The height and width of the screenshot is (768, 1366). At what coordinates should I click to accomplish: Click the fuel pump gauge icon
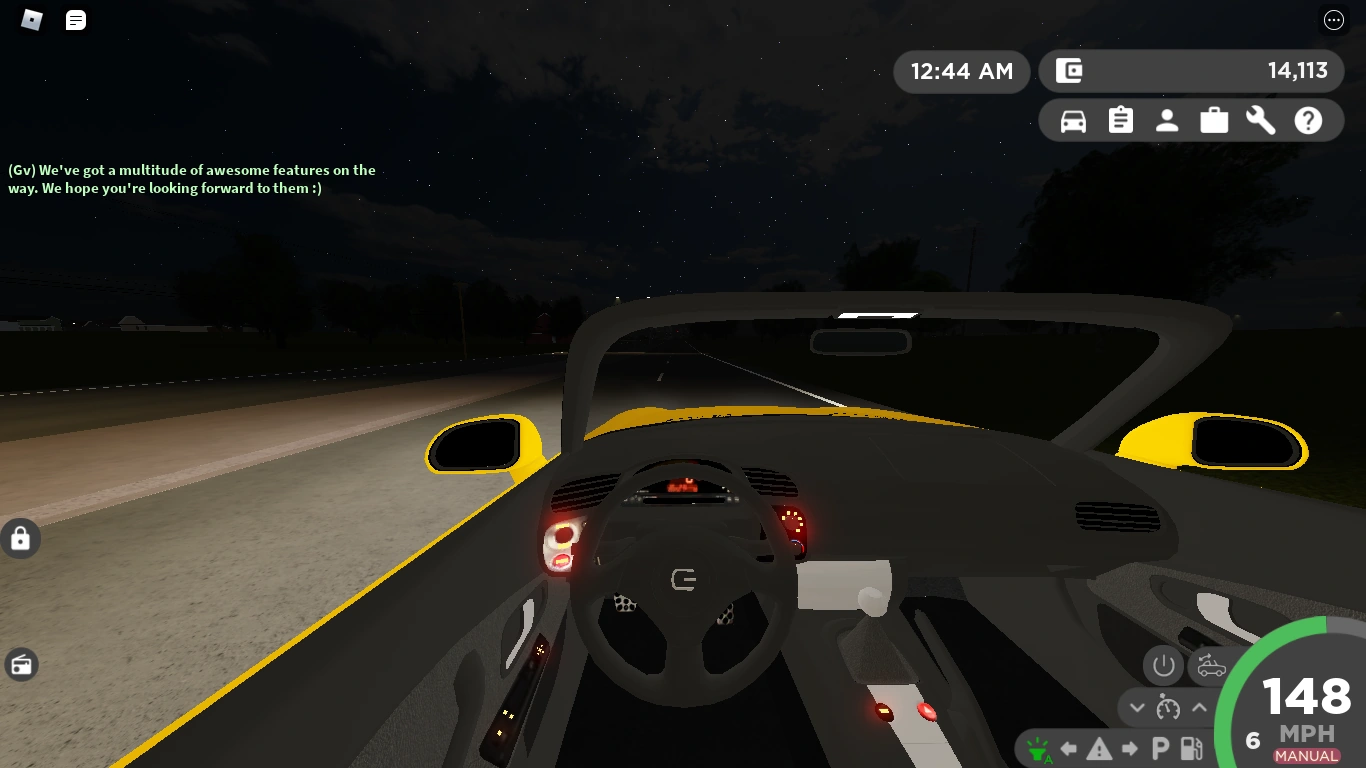(1190, 747)
